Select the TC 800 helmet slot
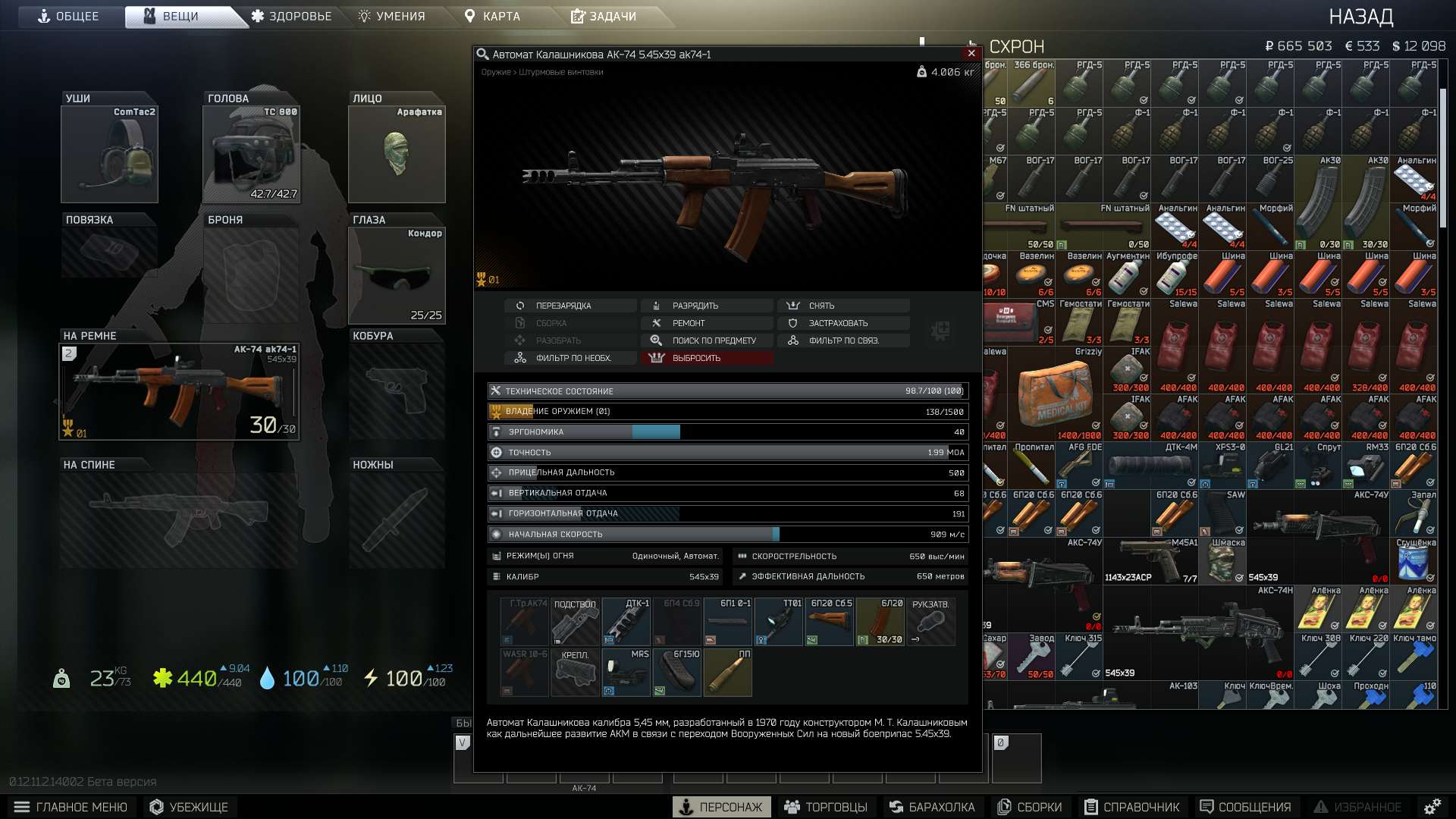 click(251, 155)
